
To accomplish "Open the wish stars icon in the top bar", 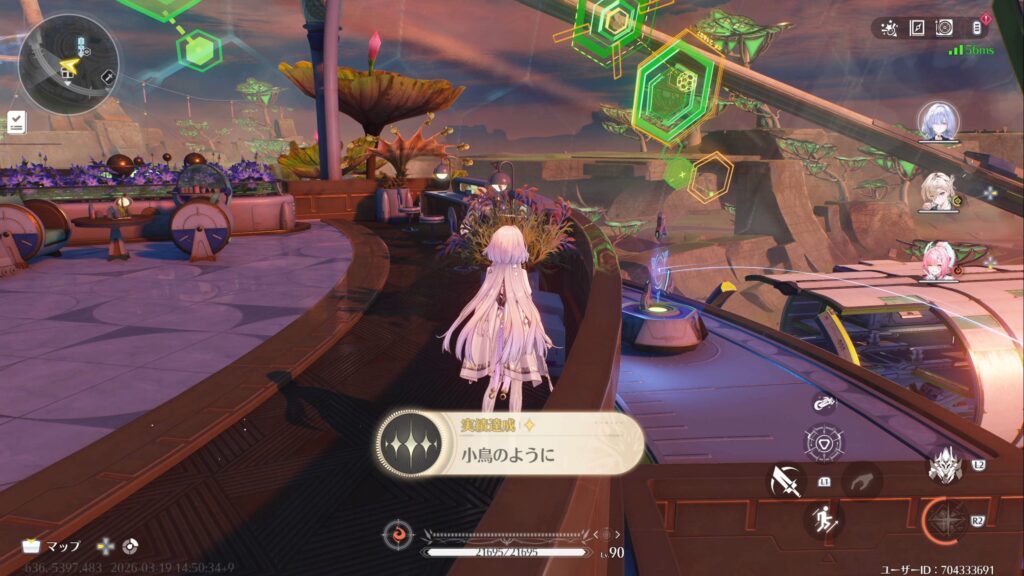I will (890, 28).
